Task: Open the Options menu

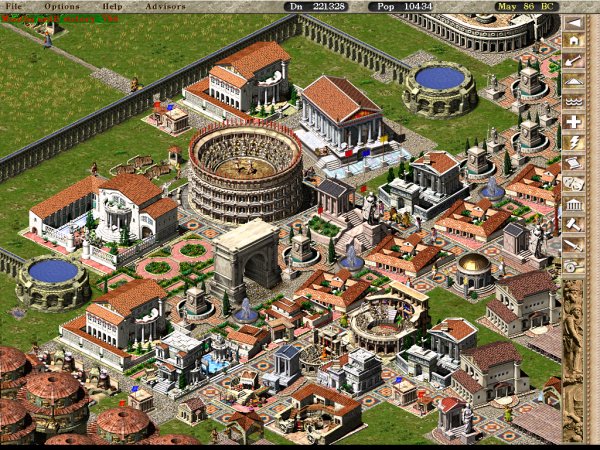Action: [61, 6]
